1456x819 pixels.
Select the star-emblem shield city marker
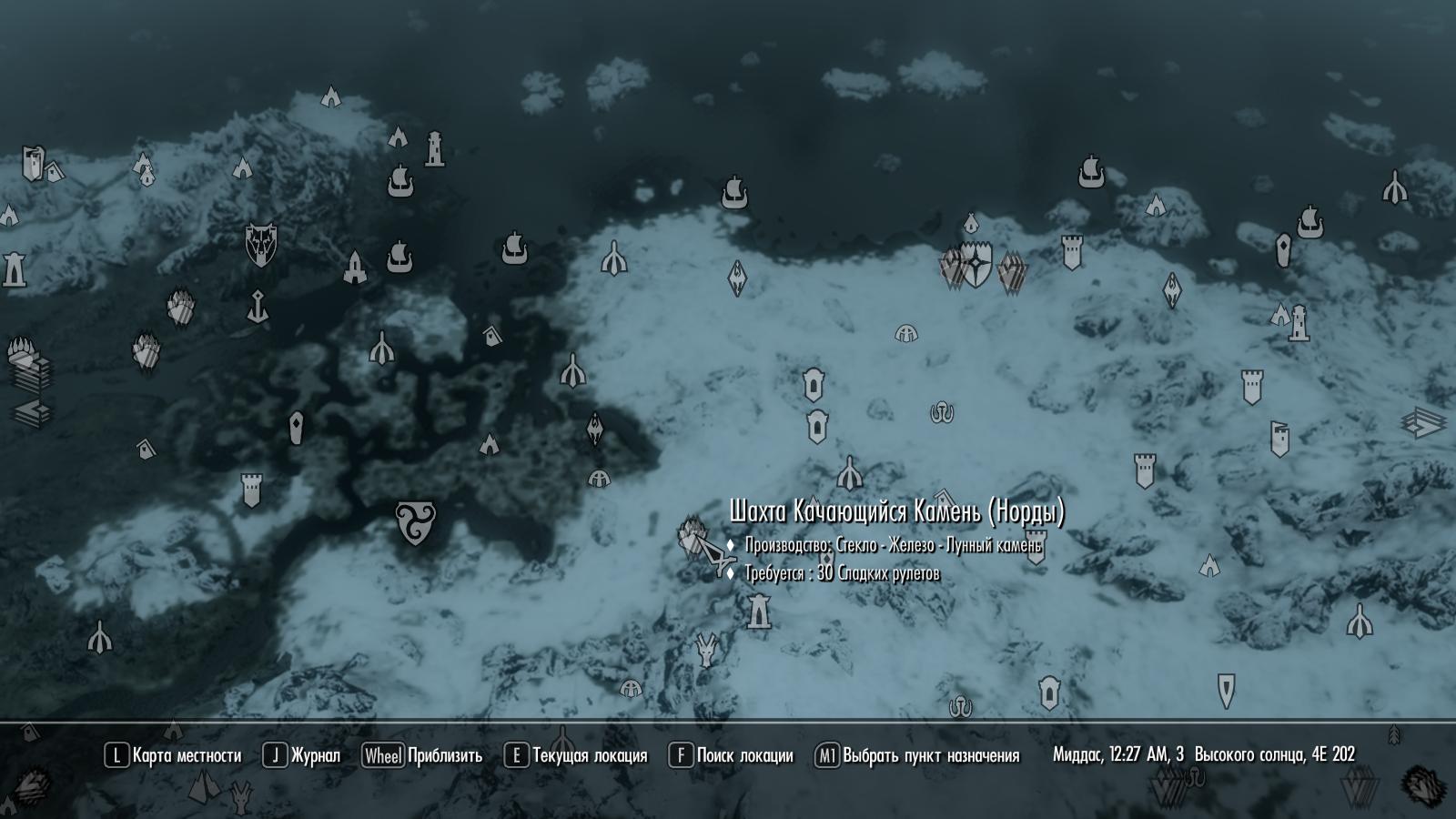[976, 264]
